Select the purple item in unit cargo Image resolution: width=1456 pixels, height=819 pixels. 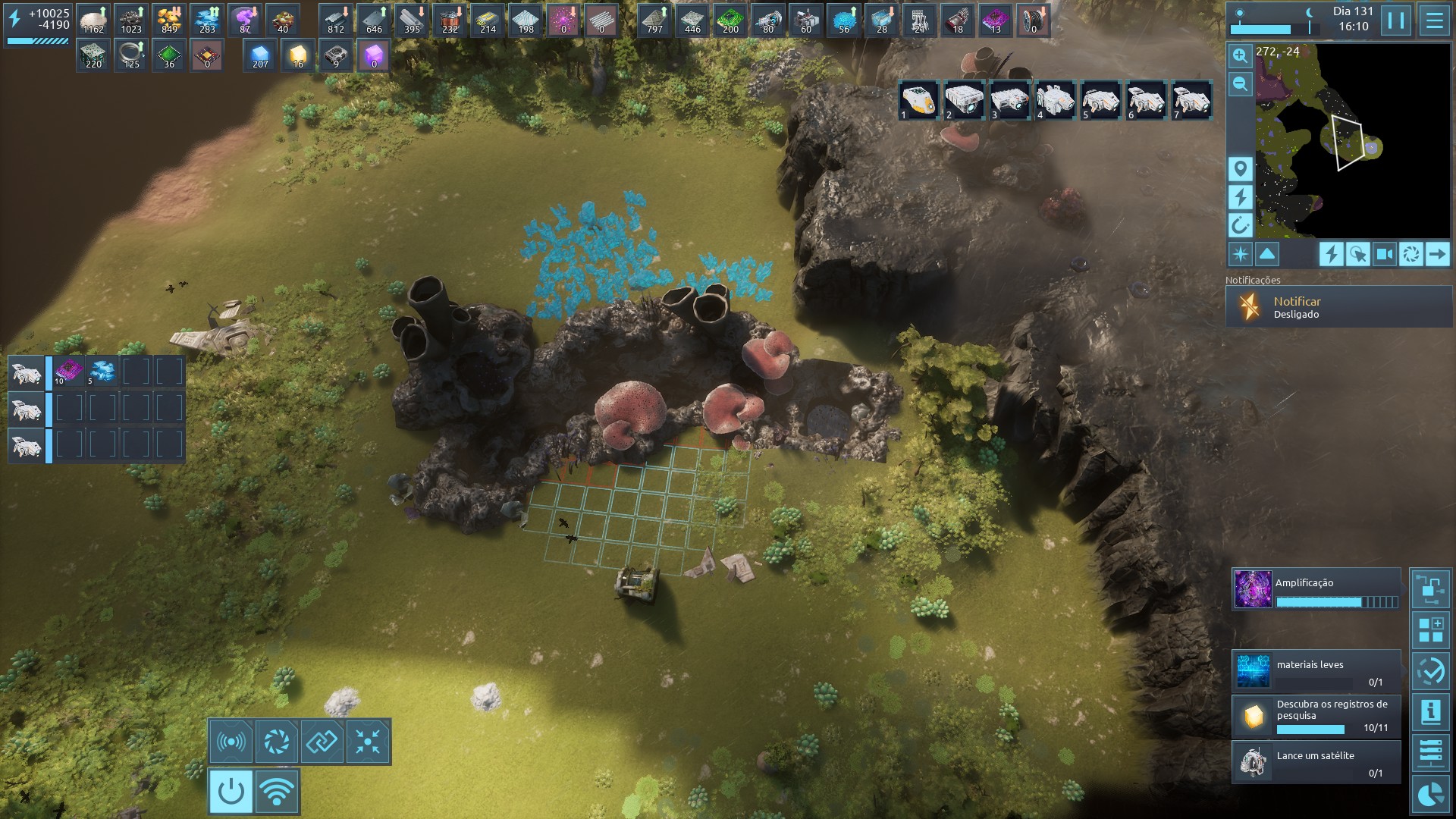(69, 372)
